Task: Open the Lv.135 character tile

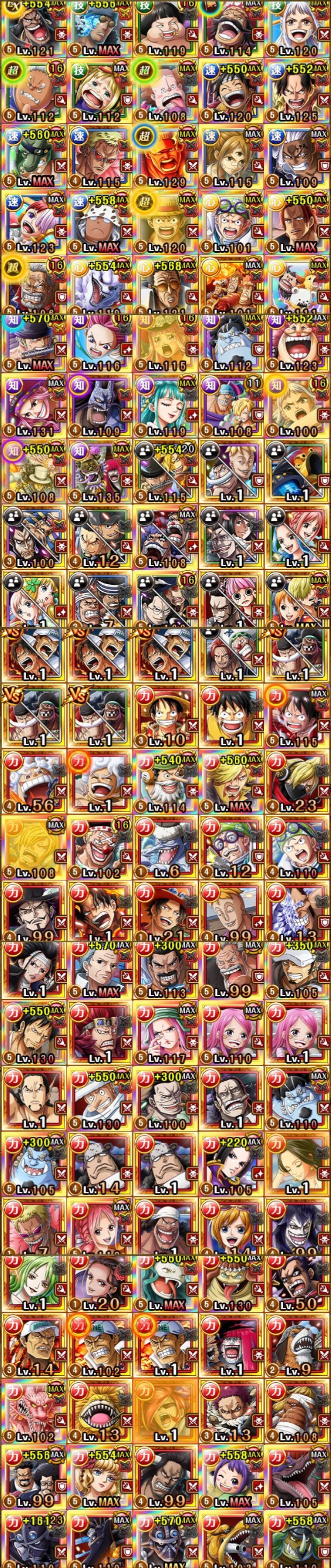Action: 99,472
